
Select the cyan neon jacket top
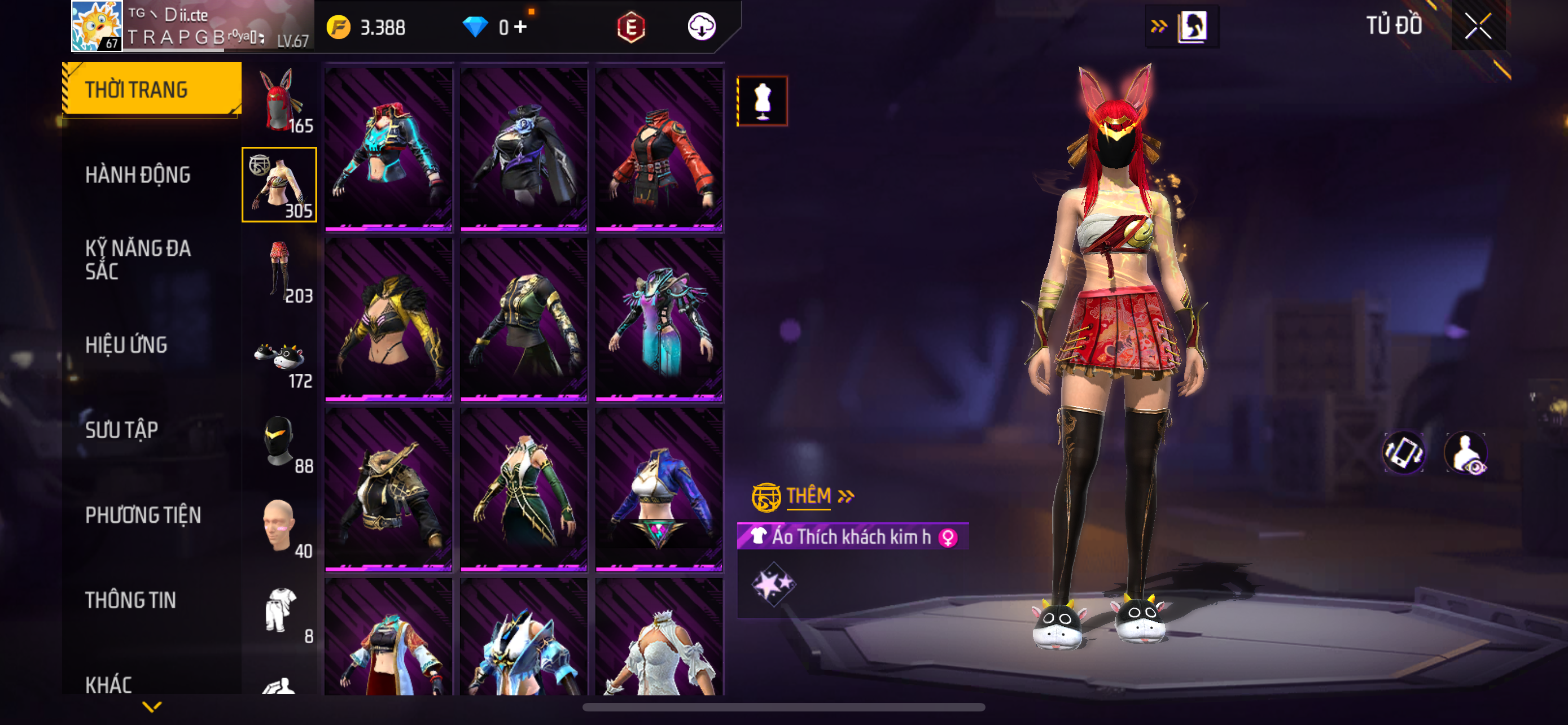point(388,149)
